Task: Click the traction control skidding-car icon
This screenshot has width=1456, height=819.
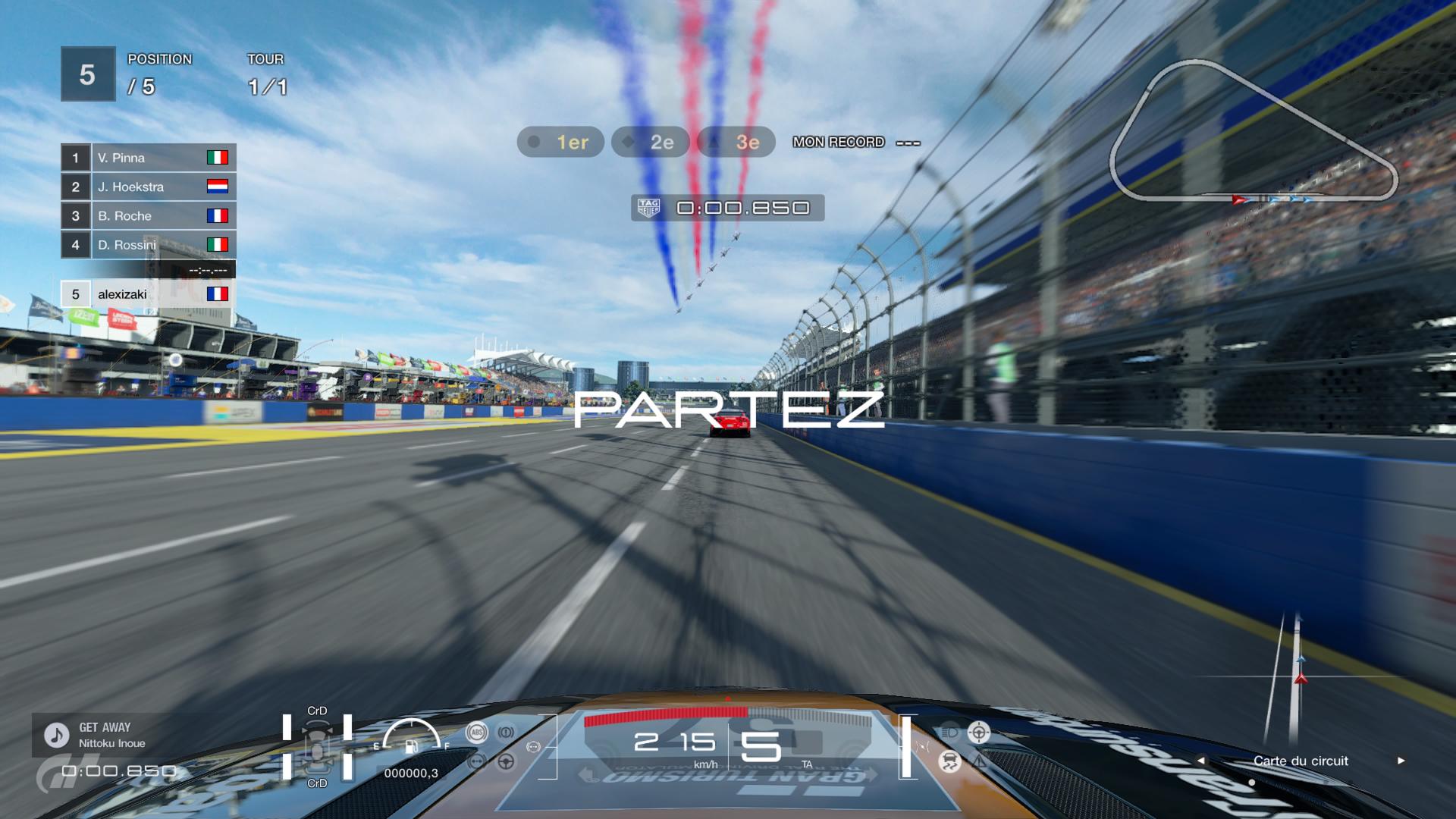Action: coord(949,761)
